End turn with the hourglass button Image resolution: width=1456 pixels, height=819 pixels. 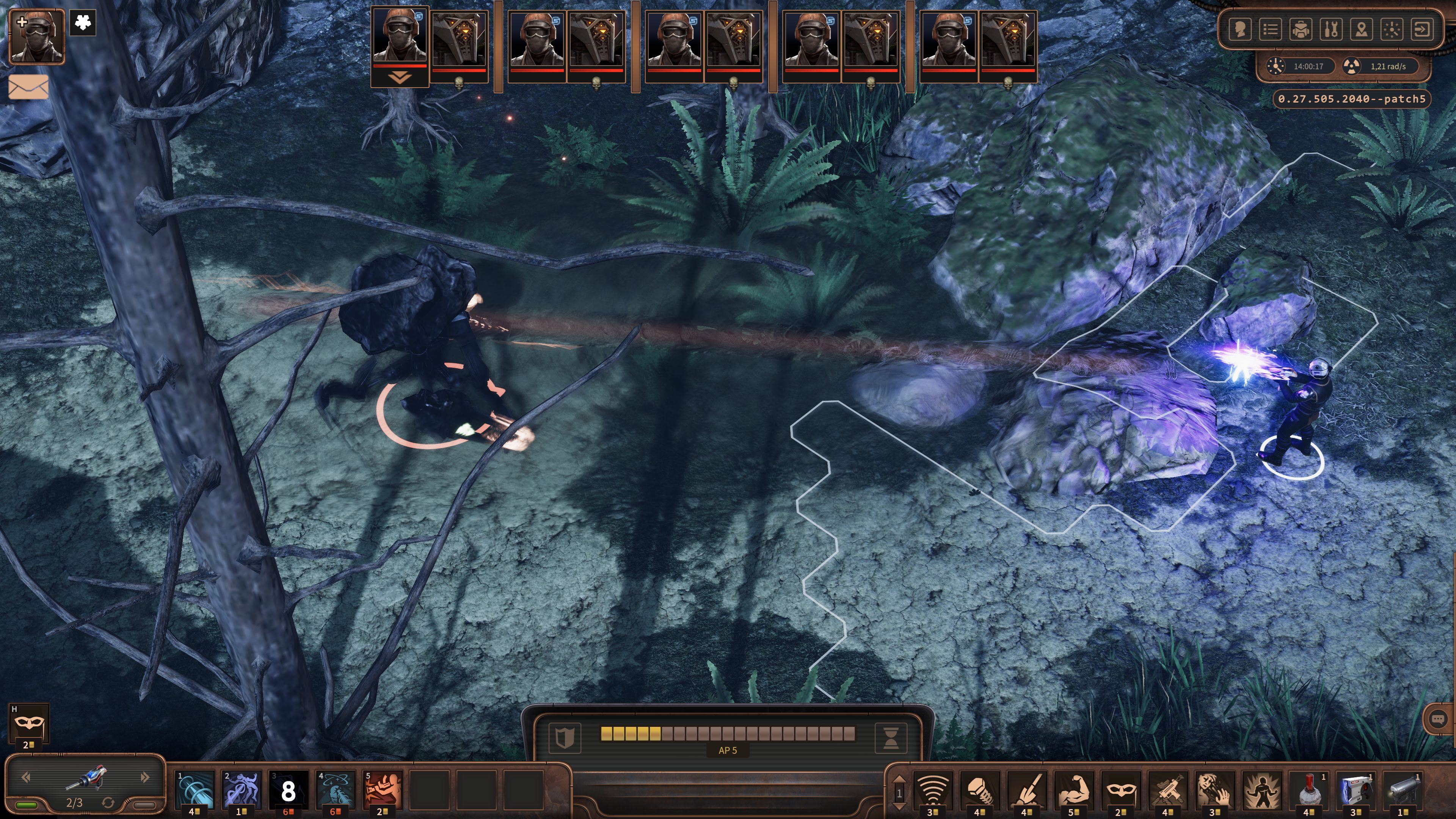tap(890, 737)
